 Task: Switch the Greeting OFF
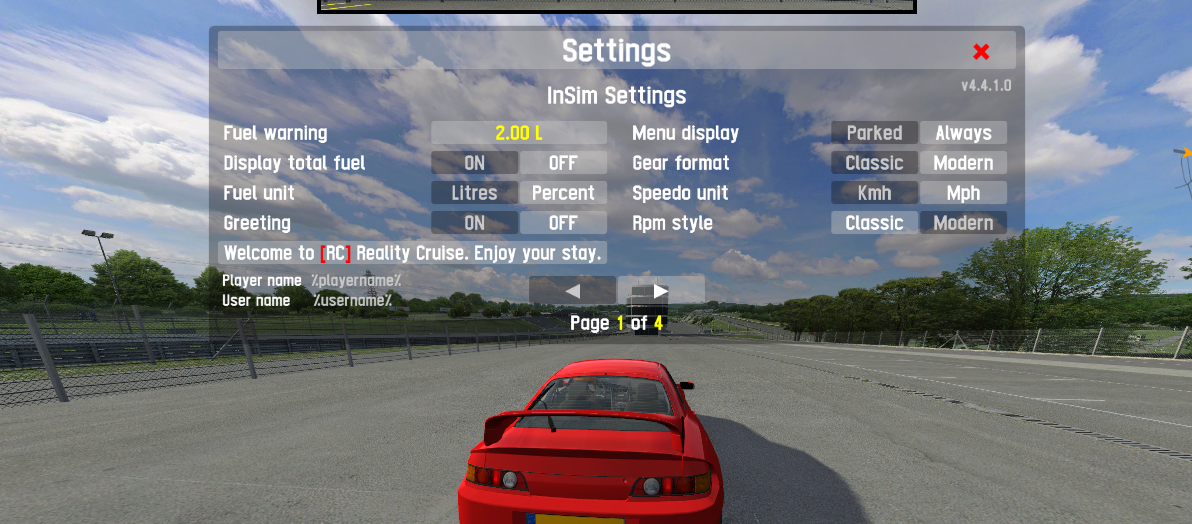coord(563,223)
